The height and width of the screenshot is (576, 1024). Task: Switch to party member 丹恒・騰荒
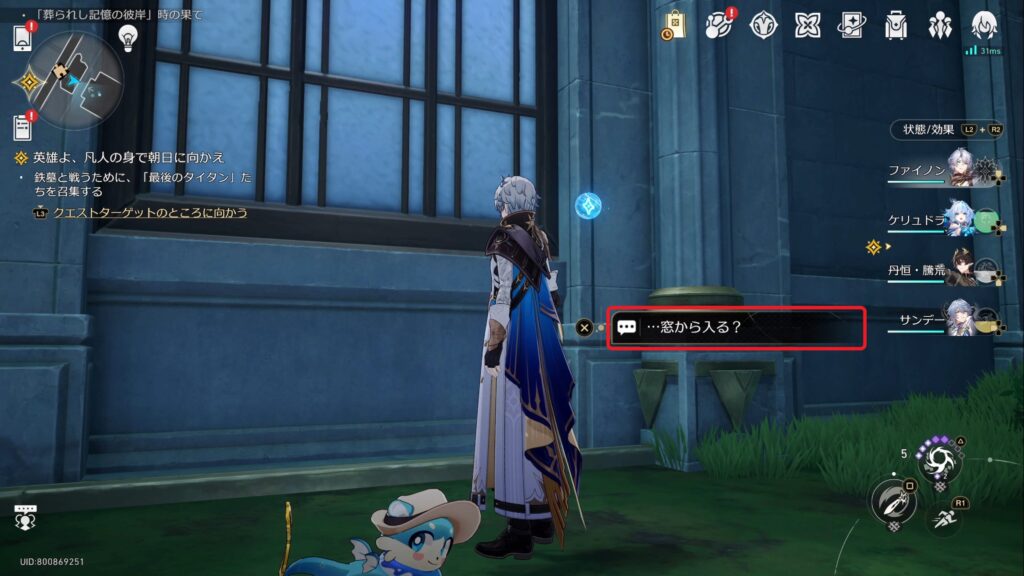pyautogui.click(x=960, y=267)
